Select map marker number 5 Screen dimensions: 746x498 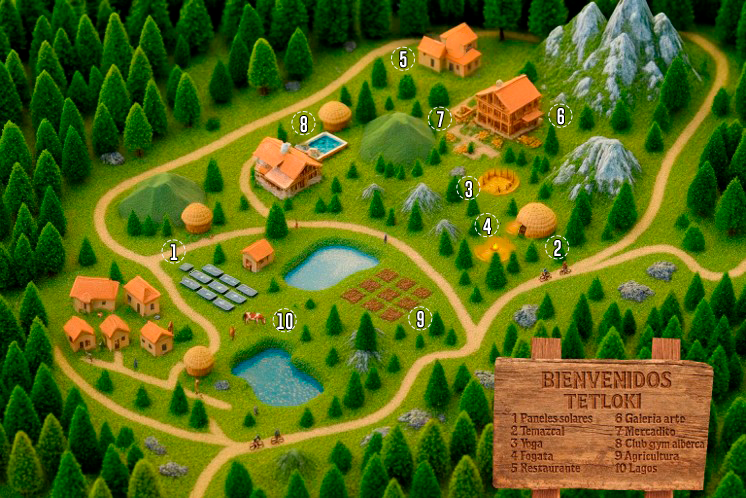(x=403, y=59)
